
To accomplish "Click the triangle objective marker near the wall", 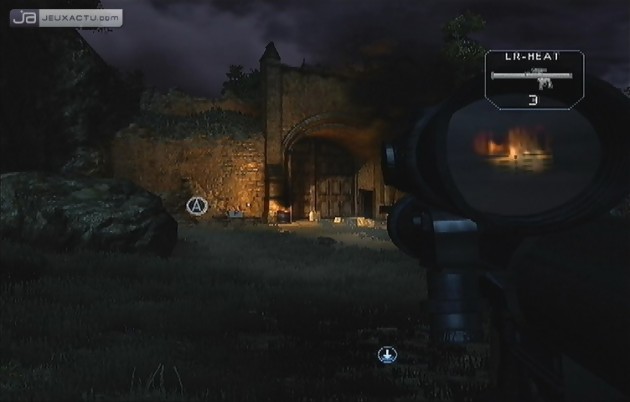I will click(196, 206).
